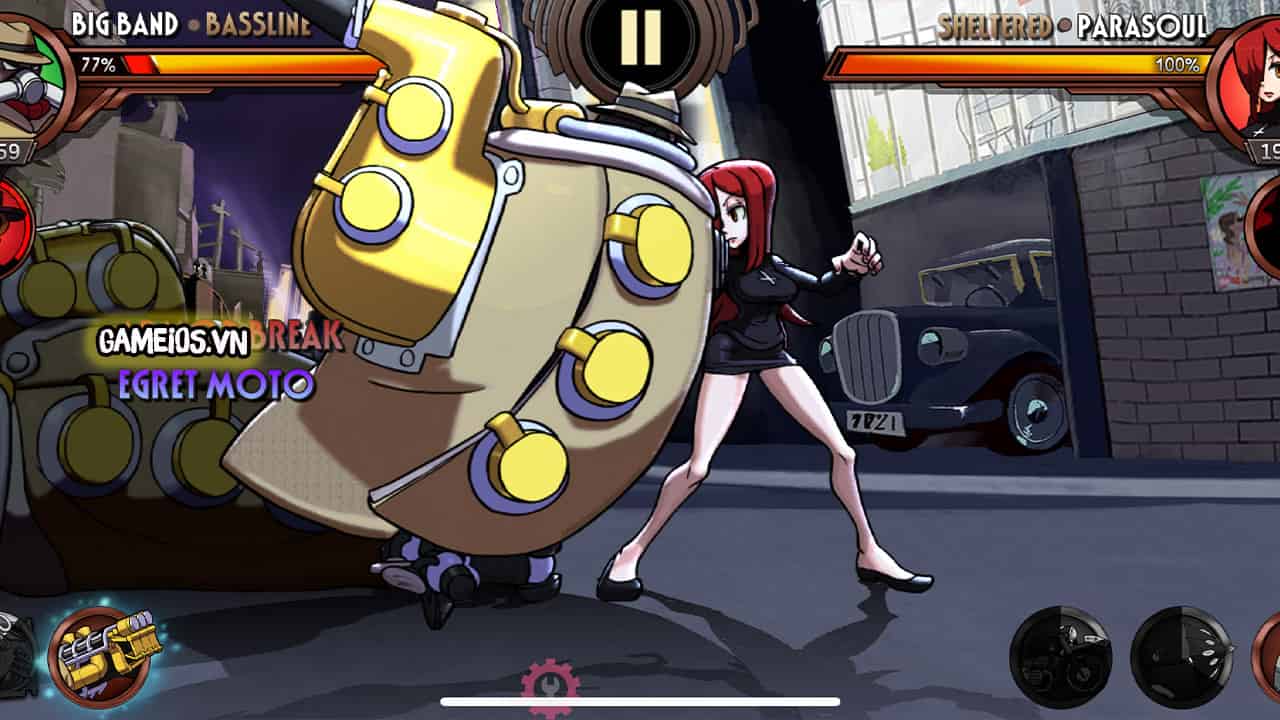Select Big Band's level 59 badge
Image resolution: width=1280 pixels, height=720 pixels.
pos(8,148)
